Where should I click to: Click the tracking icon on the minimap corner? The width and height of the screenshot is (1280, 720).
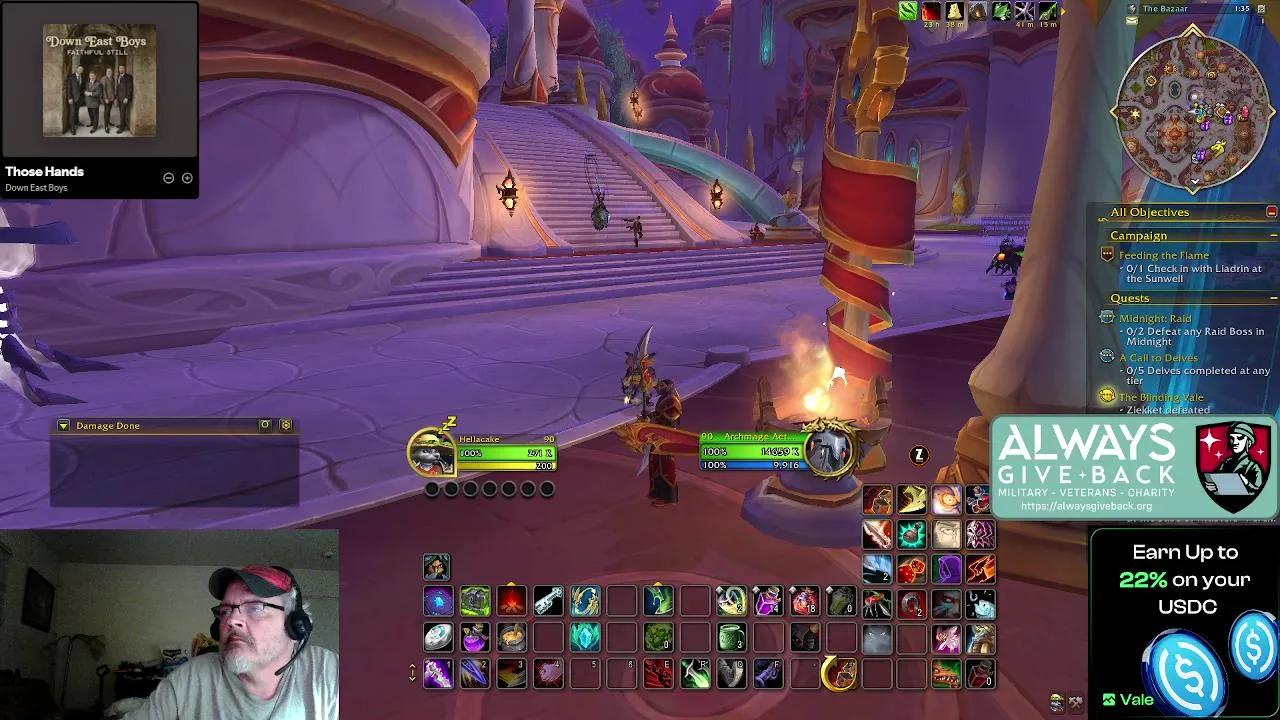point(1131,8)
